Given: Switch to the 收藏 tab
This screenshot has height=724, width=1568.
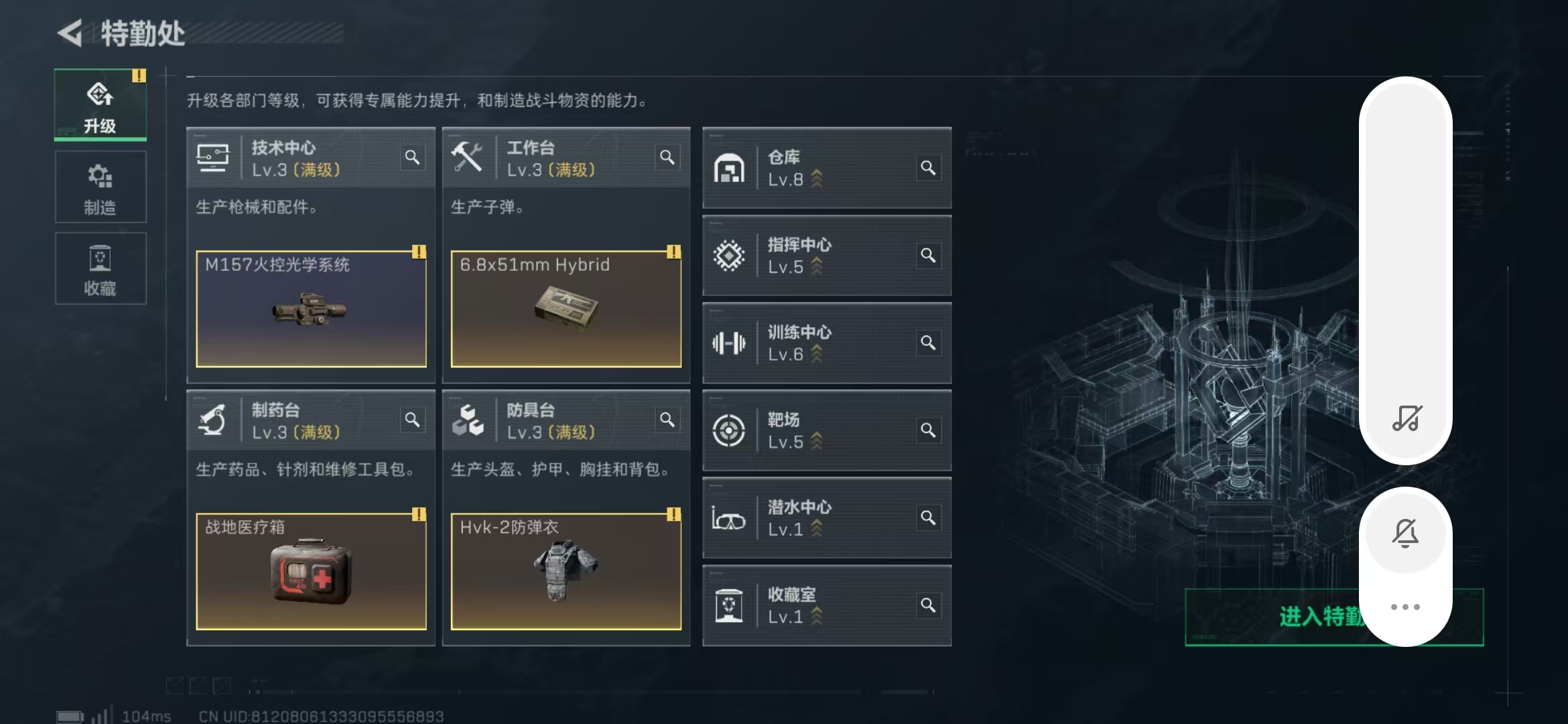Looking at the screenshot, I should [100, 268].
